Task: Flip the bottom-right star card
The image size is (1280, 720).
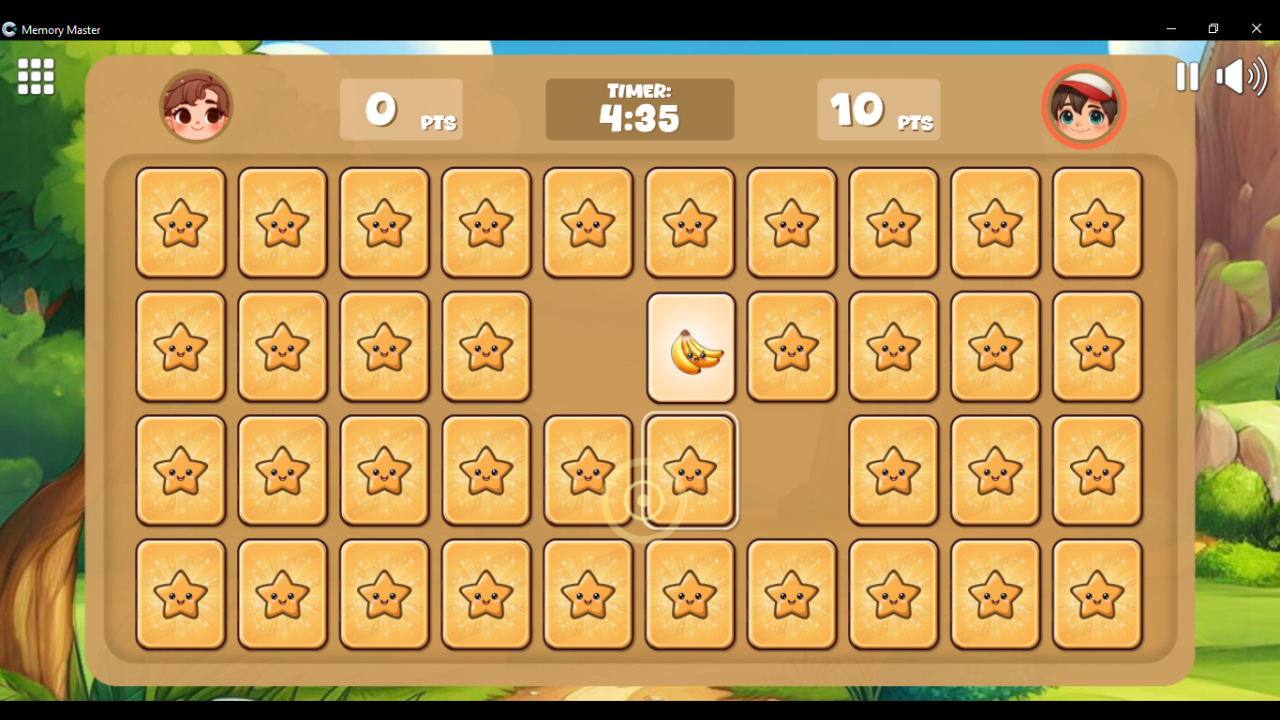Action: pyautogui.click(x=1097, y=594)
